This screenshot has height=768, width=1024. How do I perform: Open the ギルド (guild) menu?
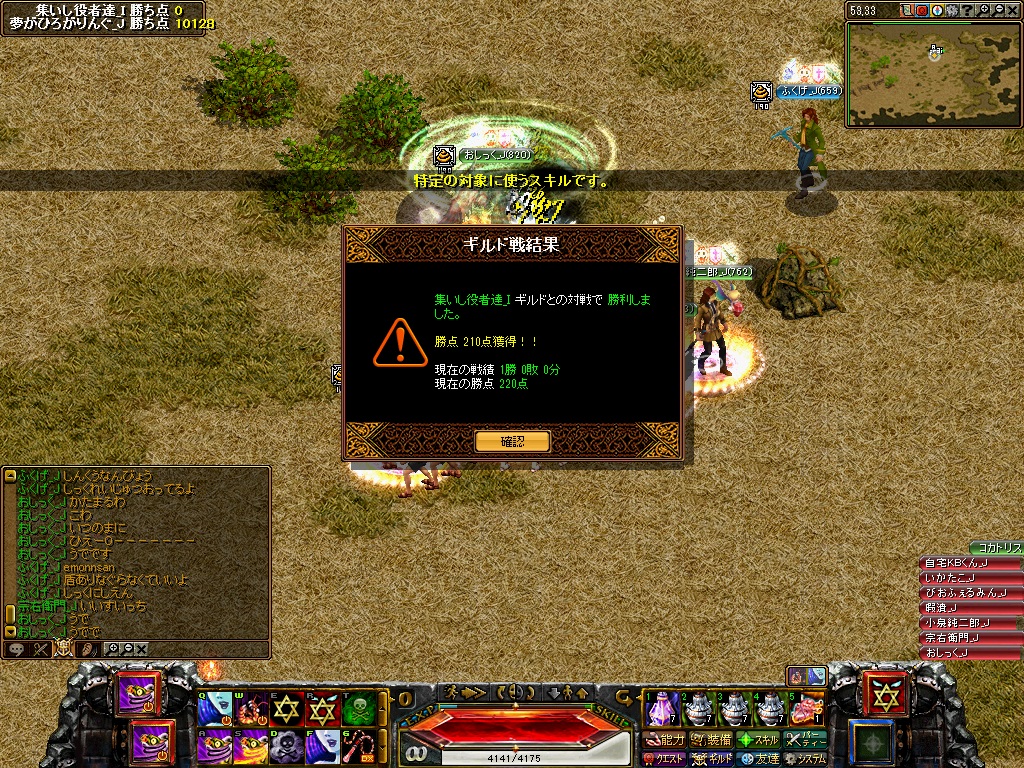tap(712, 759)
